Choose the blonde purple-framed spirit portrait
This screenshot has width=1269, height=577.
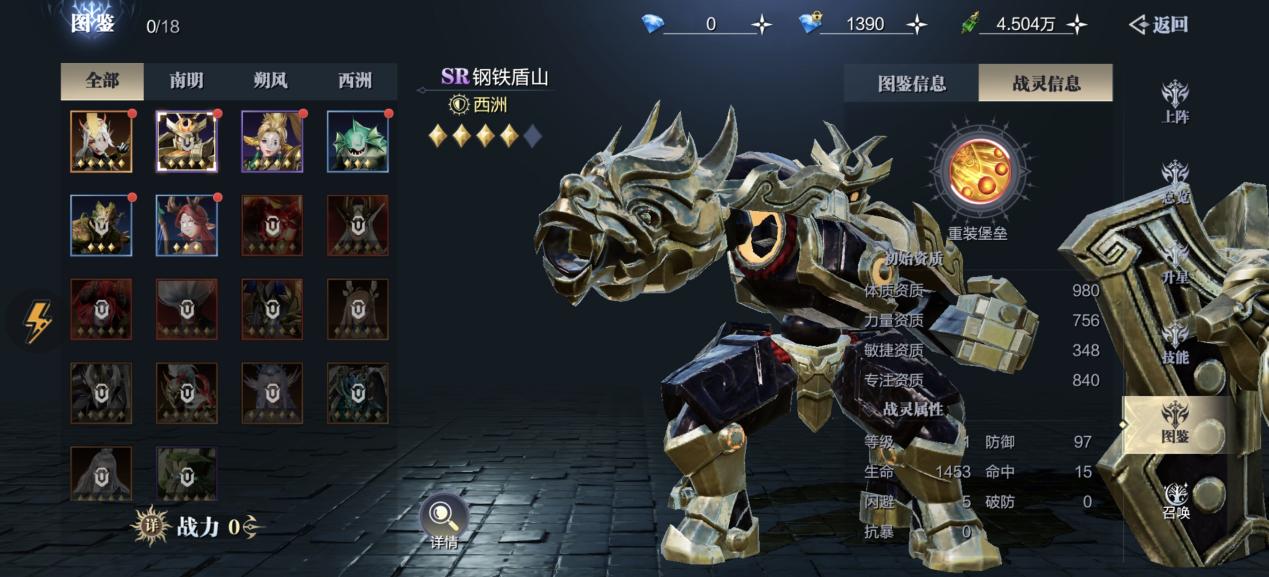click(272, 142)
